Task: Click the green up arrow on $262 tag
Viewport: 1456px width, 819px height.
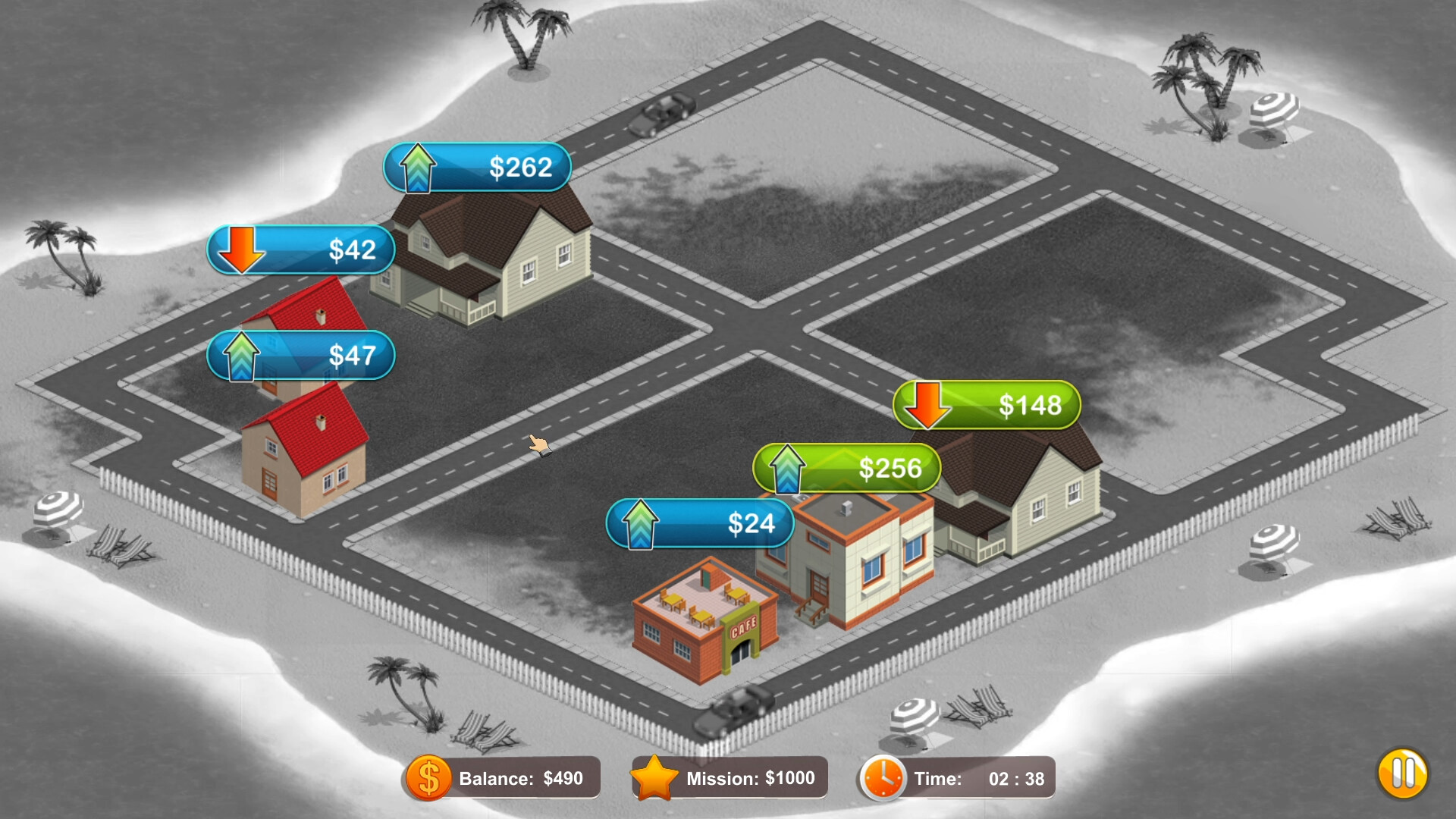Action: click(x=418, y=168)
